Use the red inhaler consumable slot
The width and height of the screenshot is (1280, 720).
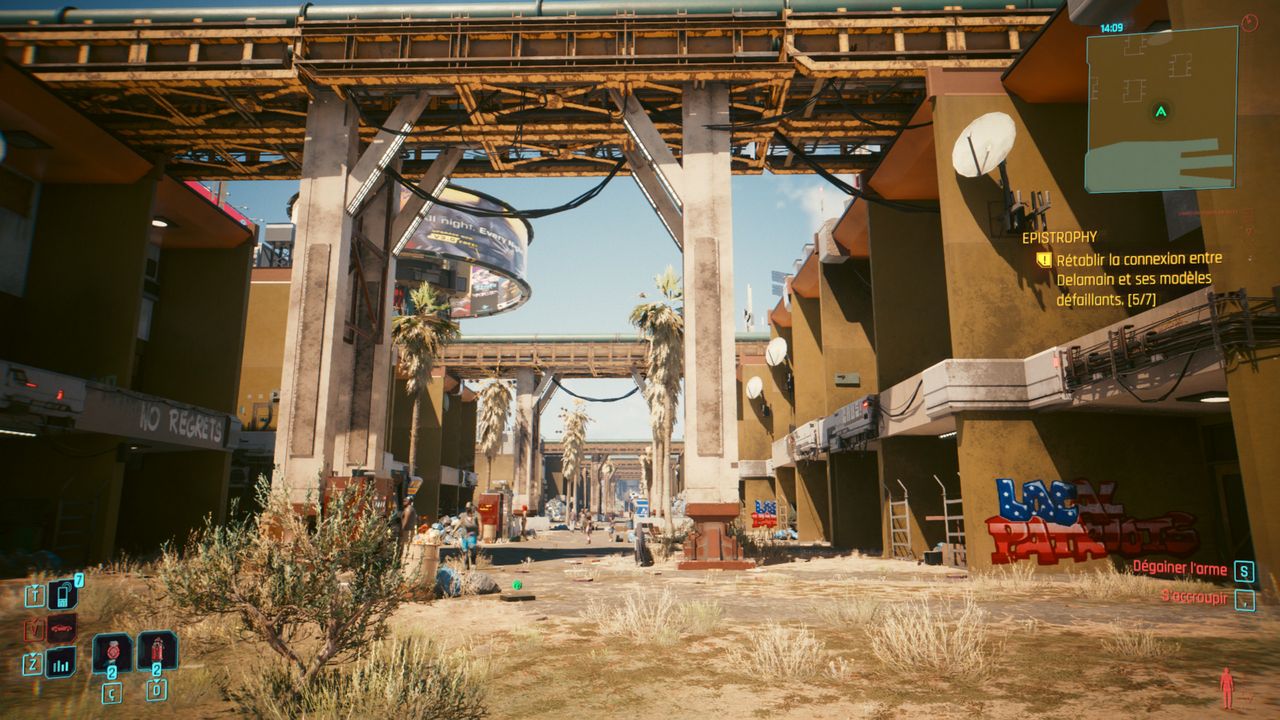pyautogui.click(x=157, y=650)
